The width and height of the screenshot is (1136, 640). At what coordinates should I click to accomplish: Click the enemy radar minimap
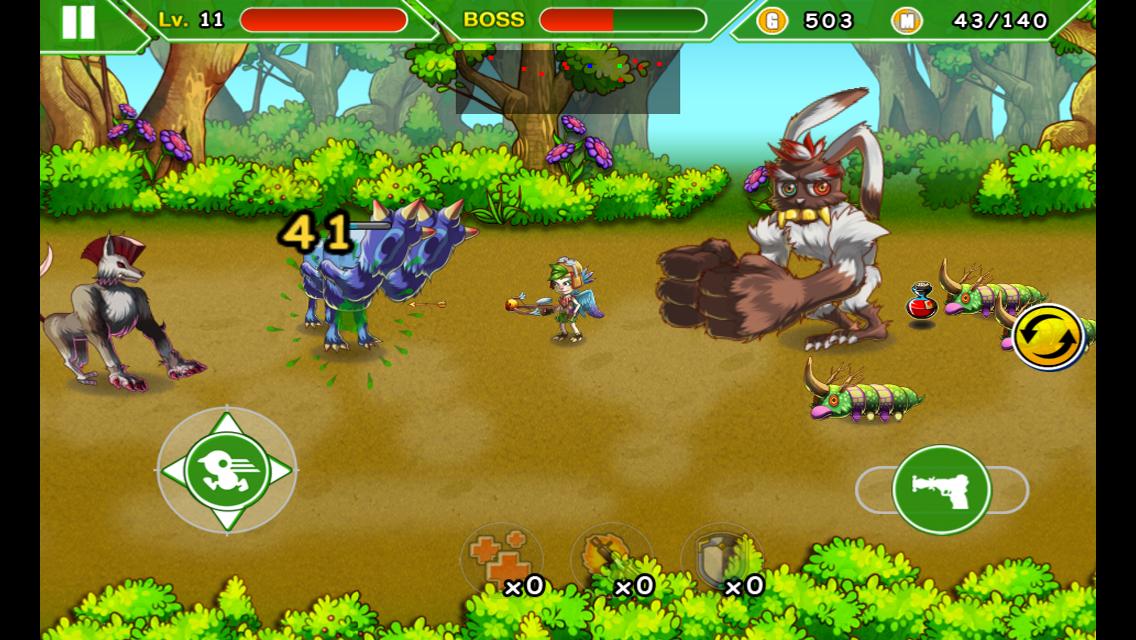[568, 80]
